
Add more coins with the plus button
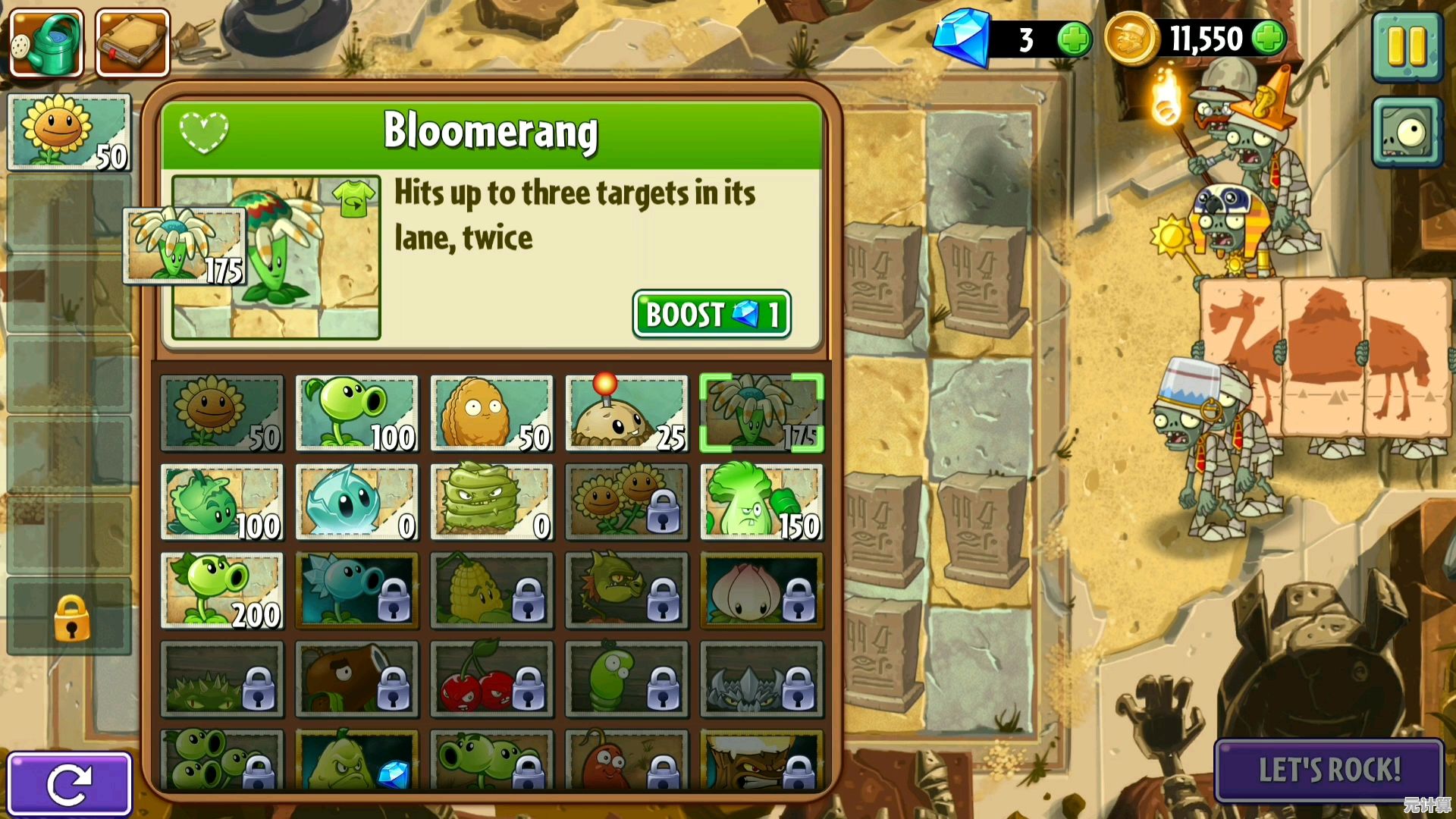[x=1269, y=38]
